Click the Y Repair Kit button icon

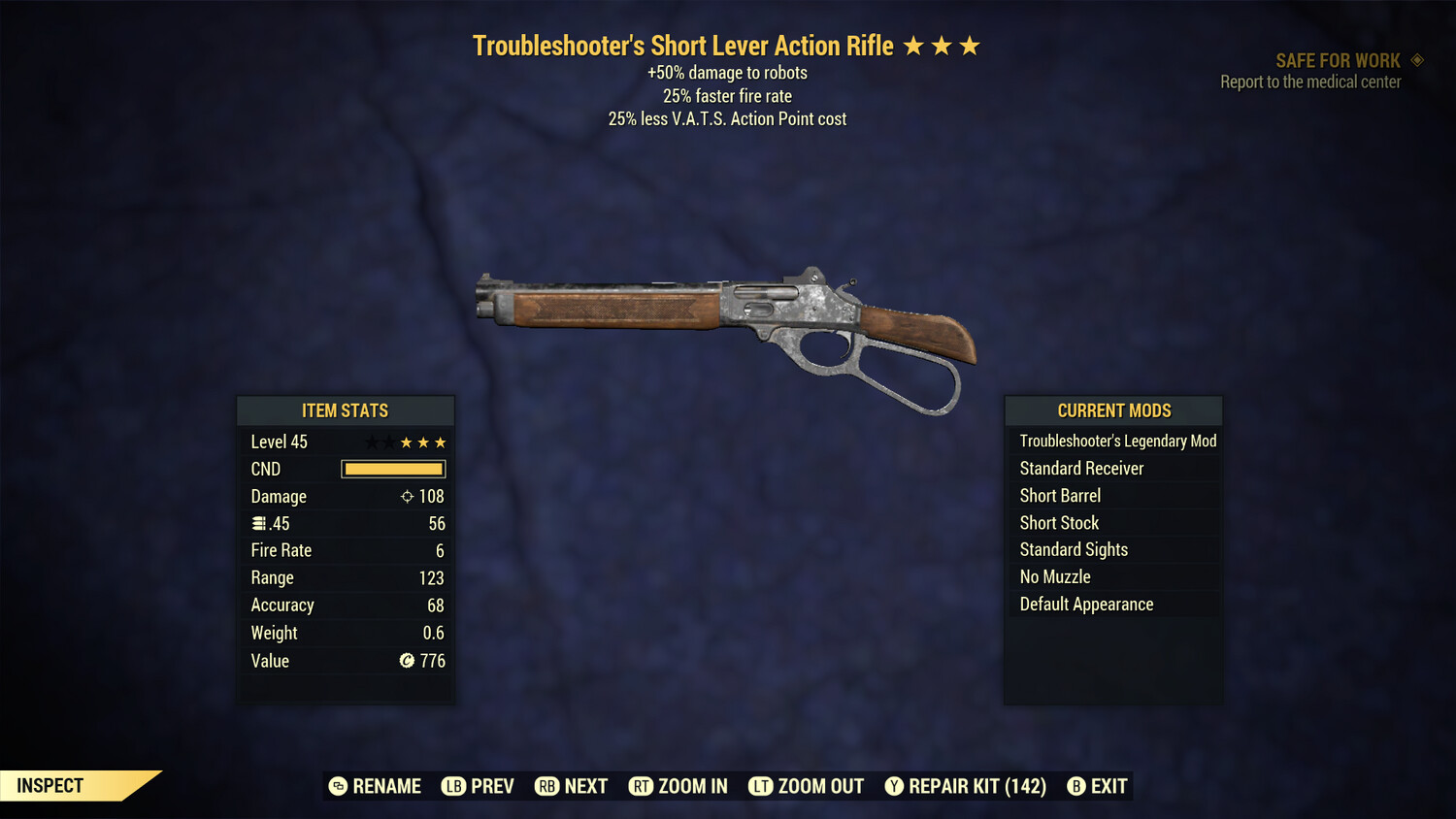[894, 786]
